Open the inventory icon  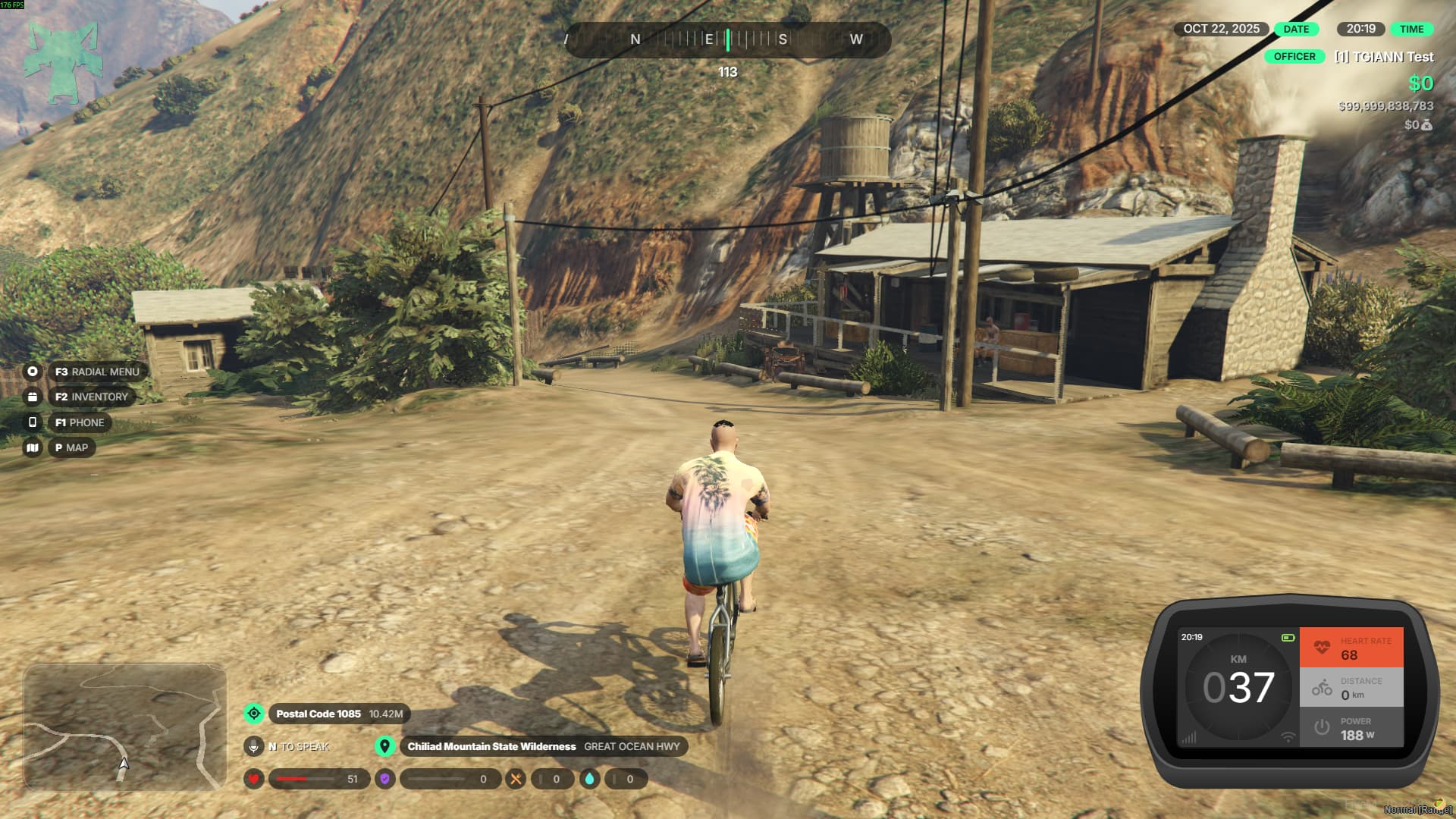(33, 397)
